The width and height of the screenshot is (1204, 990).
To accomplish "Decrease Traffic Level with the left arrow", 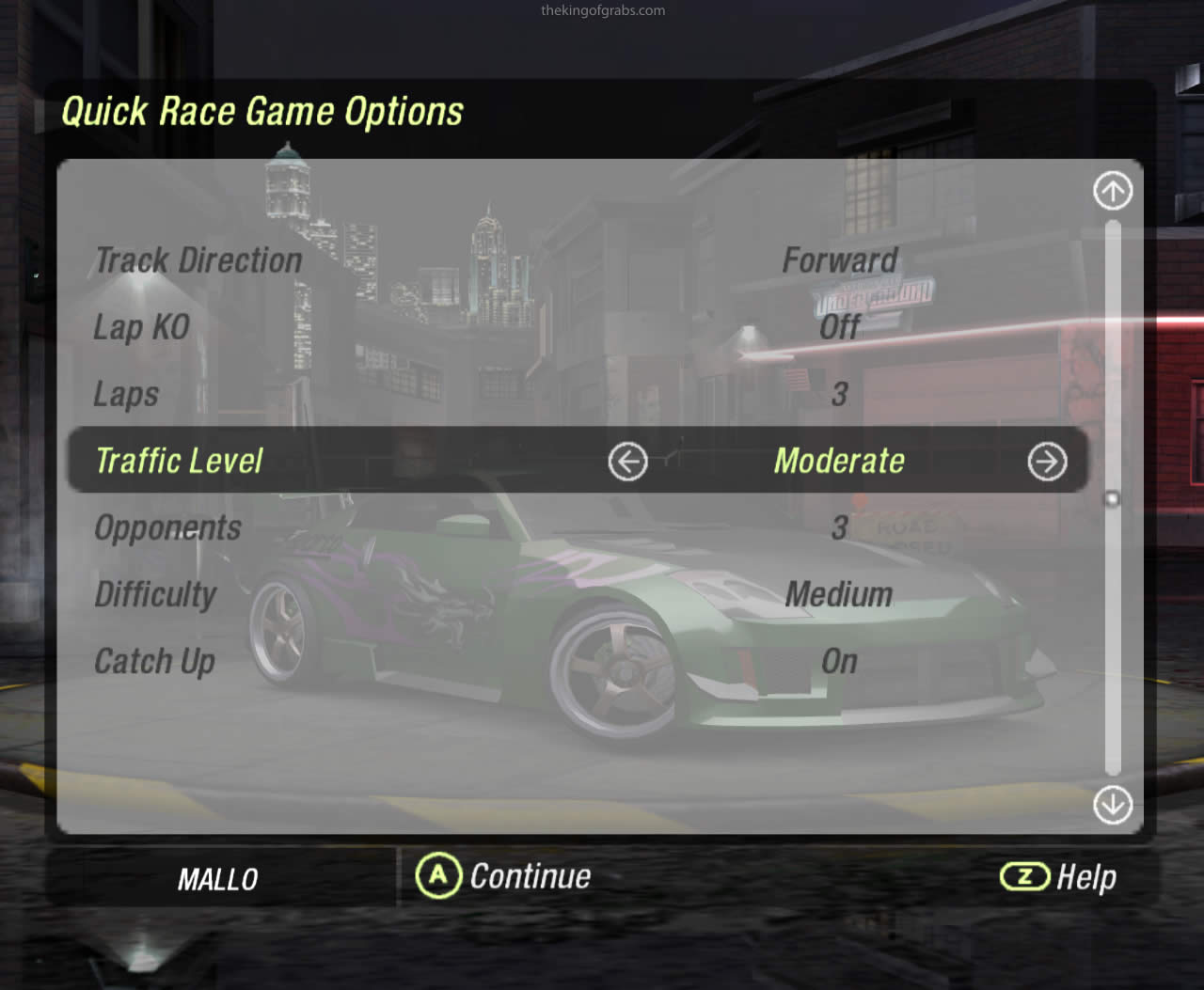I will click(x=627, y=462).
